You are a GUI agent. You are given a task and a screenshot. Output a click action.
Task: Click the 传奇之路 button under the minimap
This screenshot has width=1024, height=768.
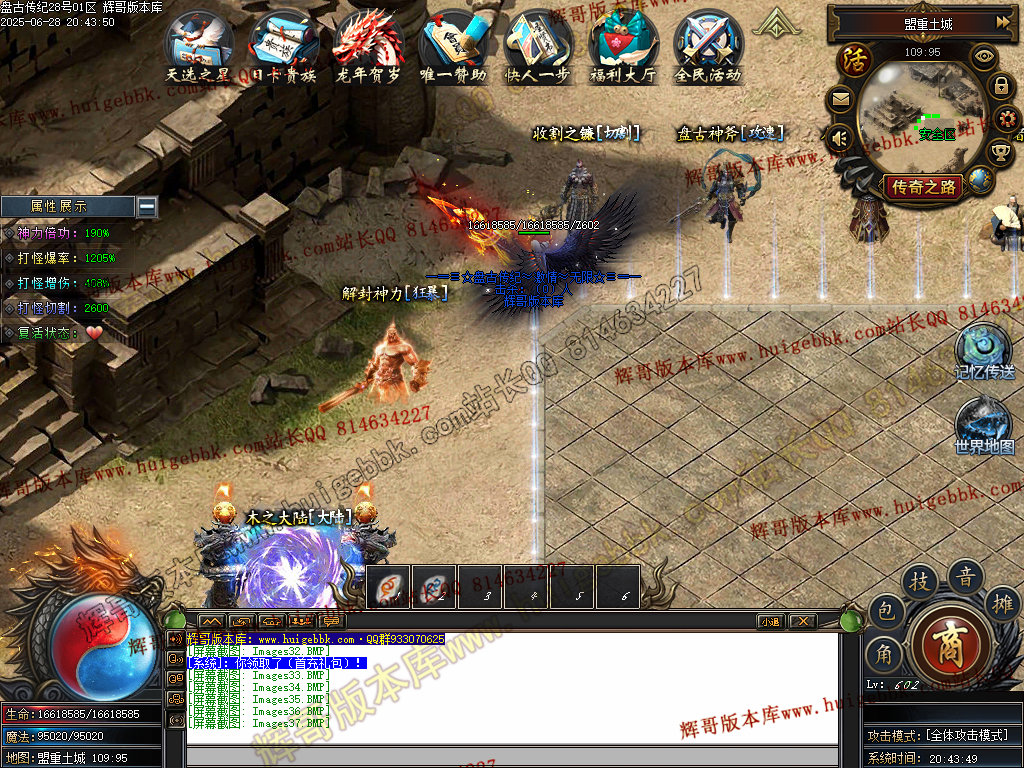924,186
